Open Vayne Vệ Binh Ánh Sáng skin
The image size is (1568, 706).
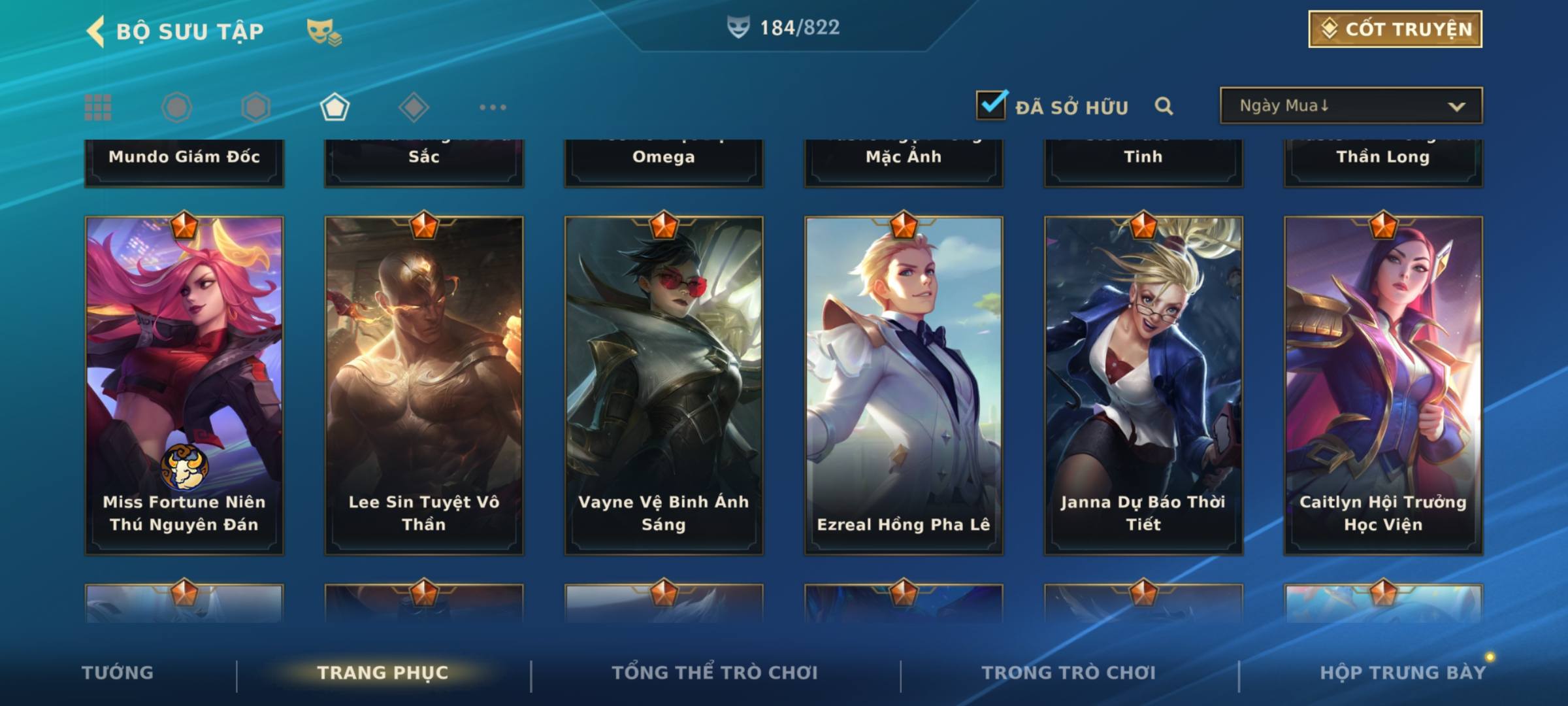click(x=664, y=386)
